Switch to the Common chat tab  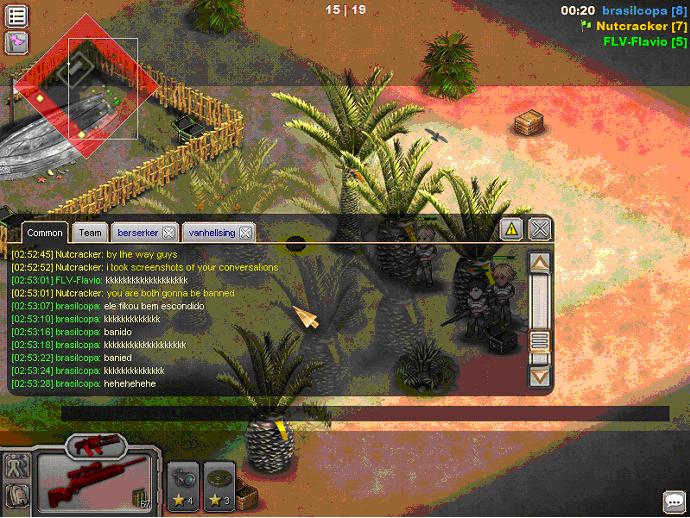(x=45, y=232)
